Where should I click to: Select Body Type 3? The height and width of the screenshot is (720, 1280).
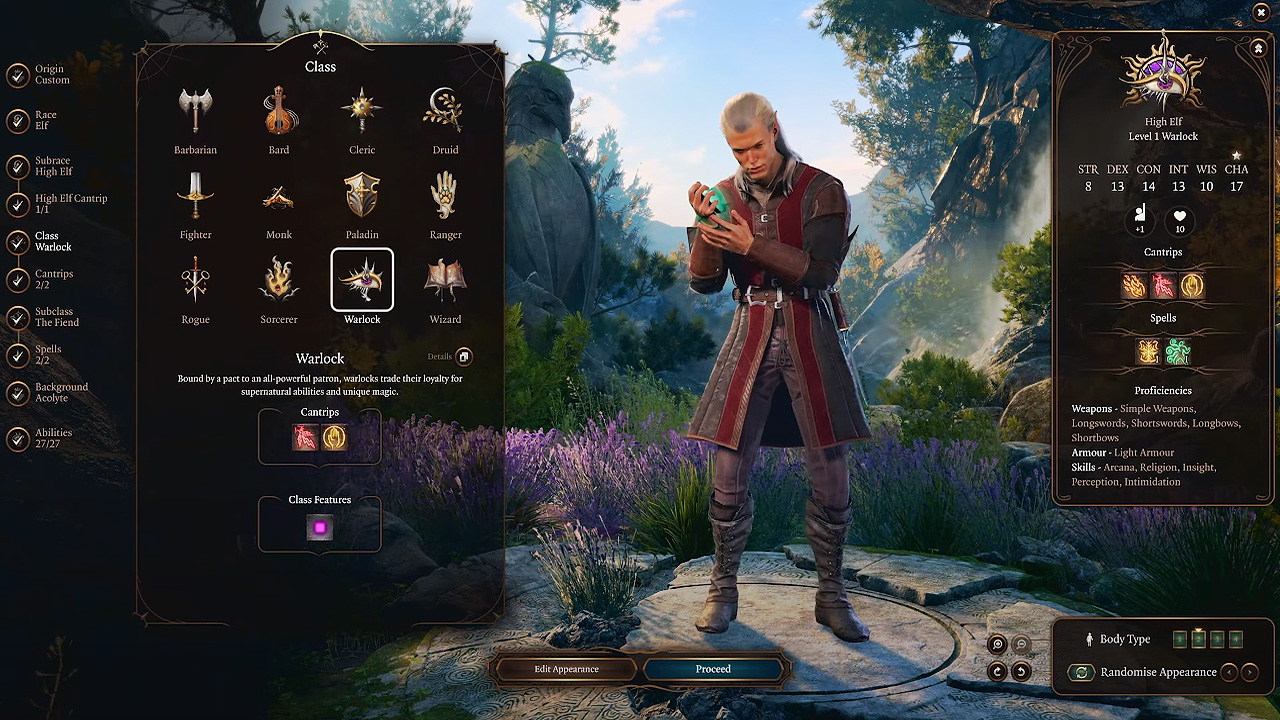(x=1216, y=638)
